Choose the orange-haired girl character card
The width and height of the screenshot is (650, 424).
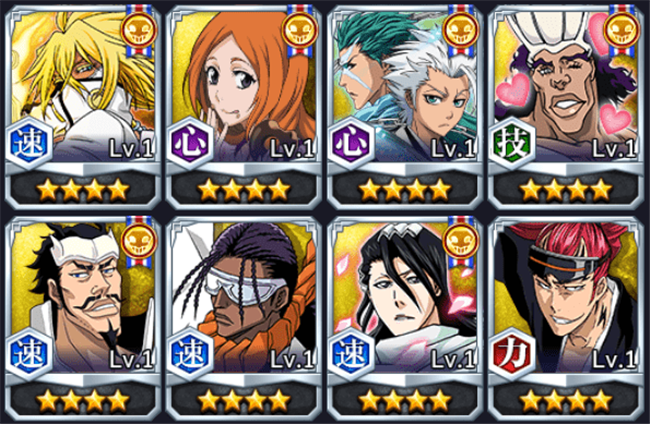tap(243, 100)
